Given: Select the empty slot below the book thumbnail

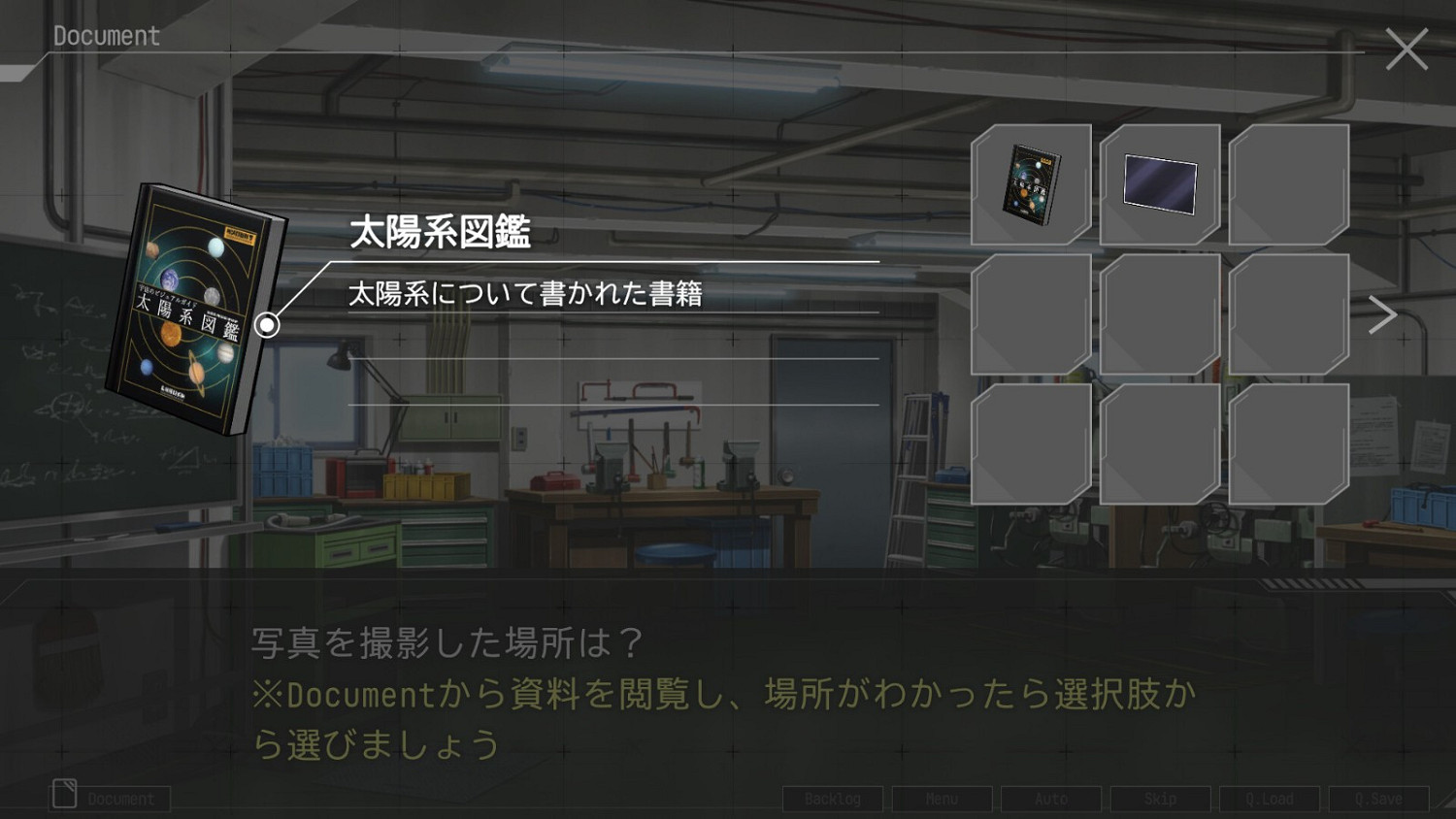Looking at the screenshot, I should pos(1030,312).
